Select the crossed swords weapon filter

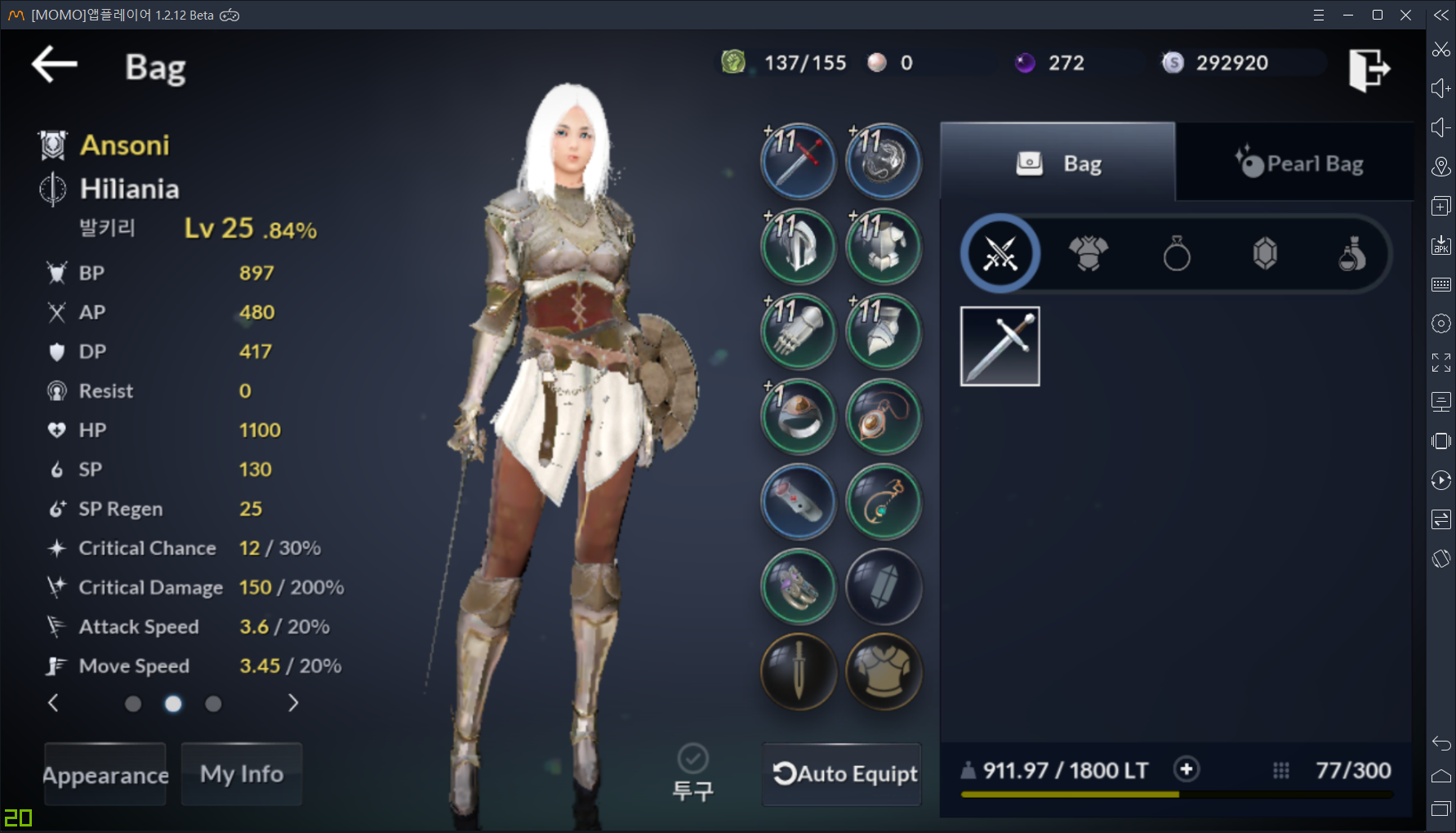1000,254
